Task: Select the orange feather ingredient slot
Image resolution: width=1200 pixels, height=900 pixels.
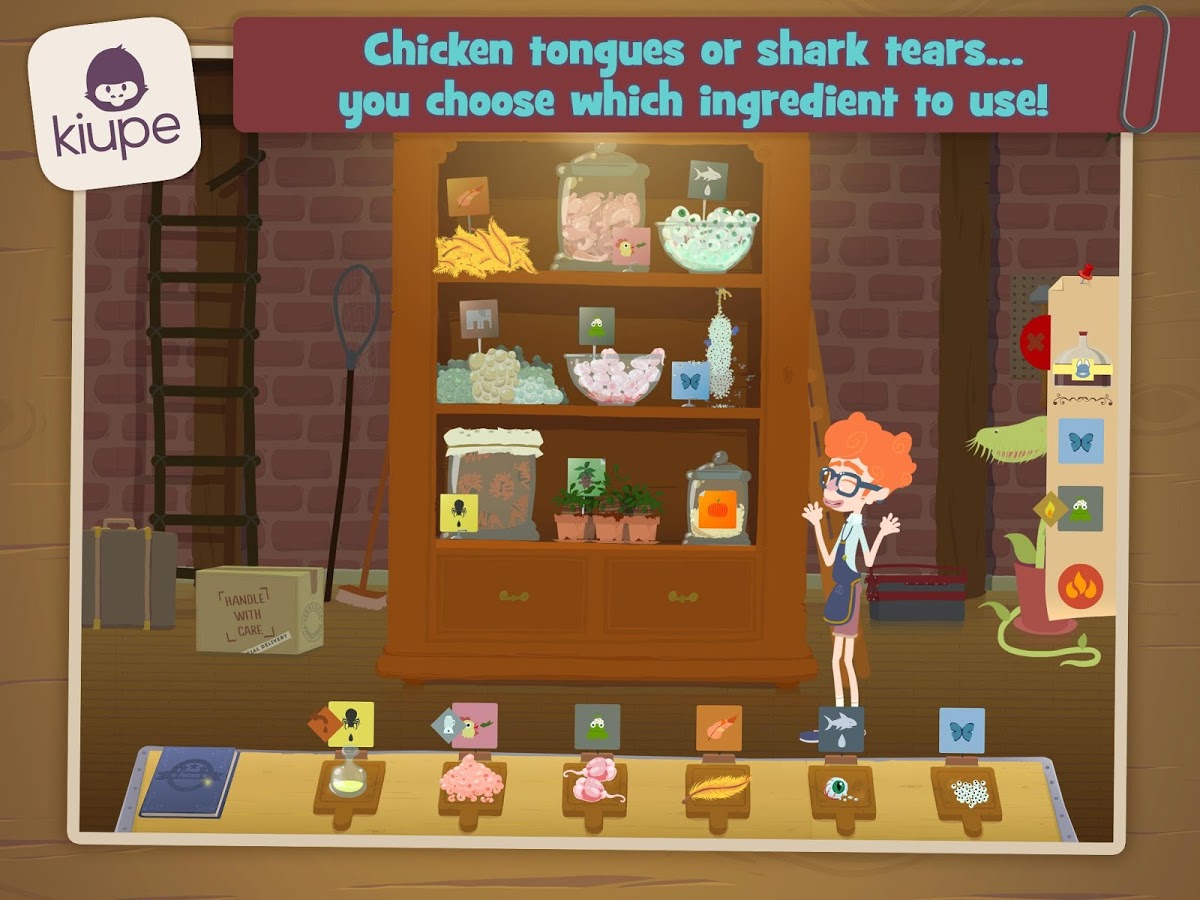Action: point(716,784)
